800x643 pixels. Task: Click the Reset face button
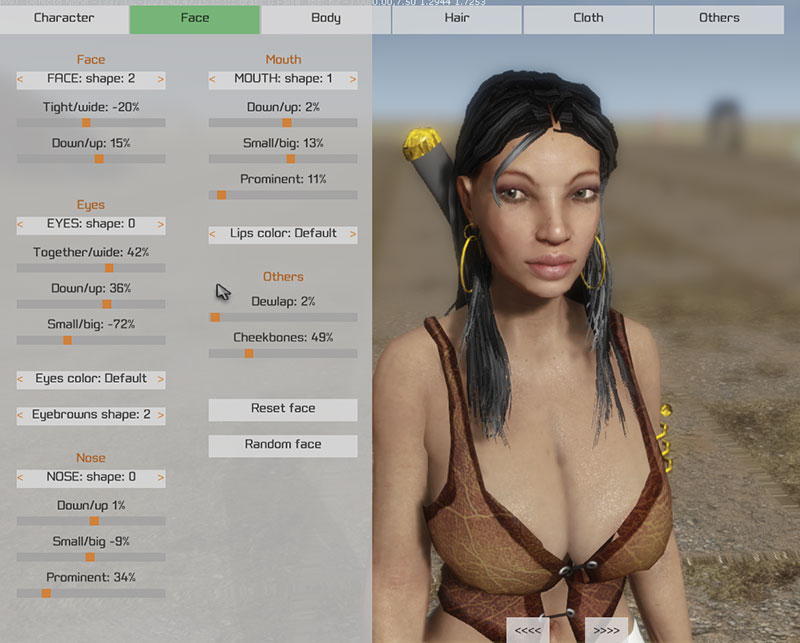pyautogui.click(x=283, y=409)
